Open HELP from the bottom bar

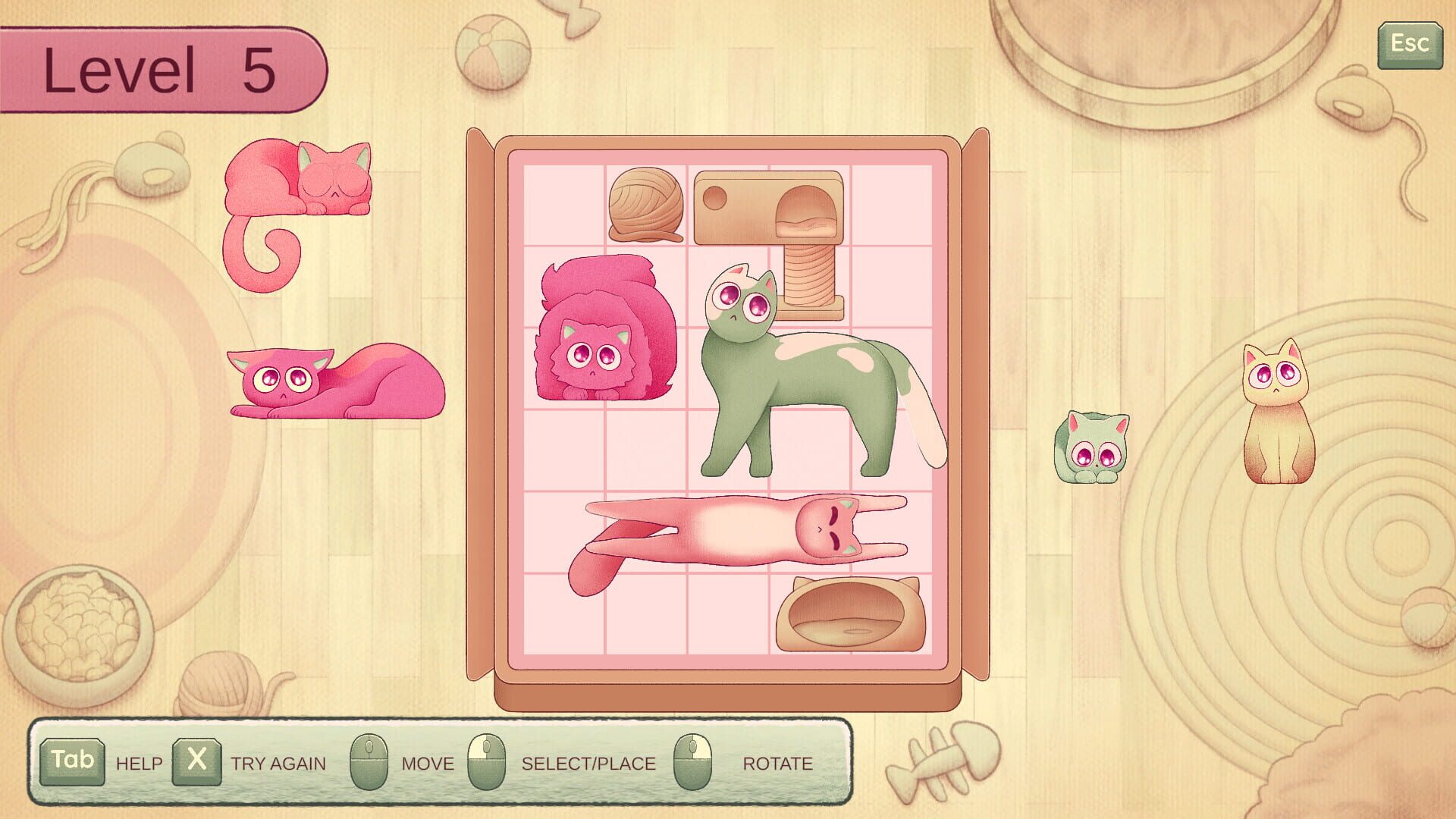tap(138, 764)
